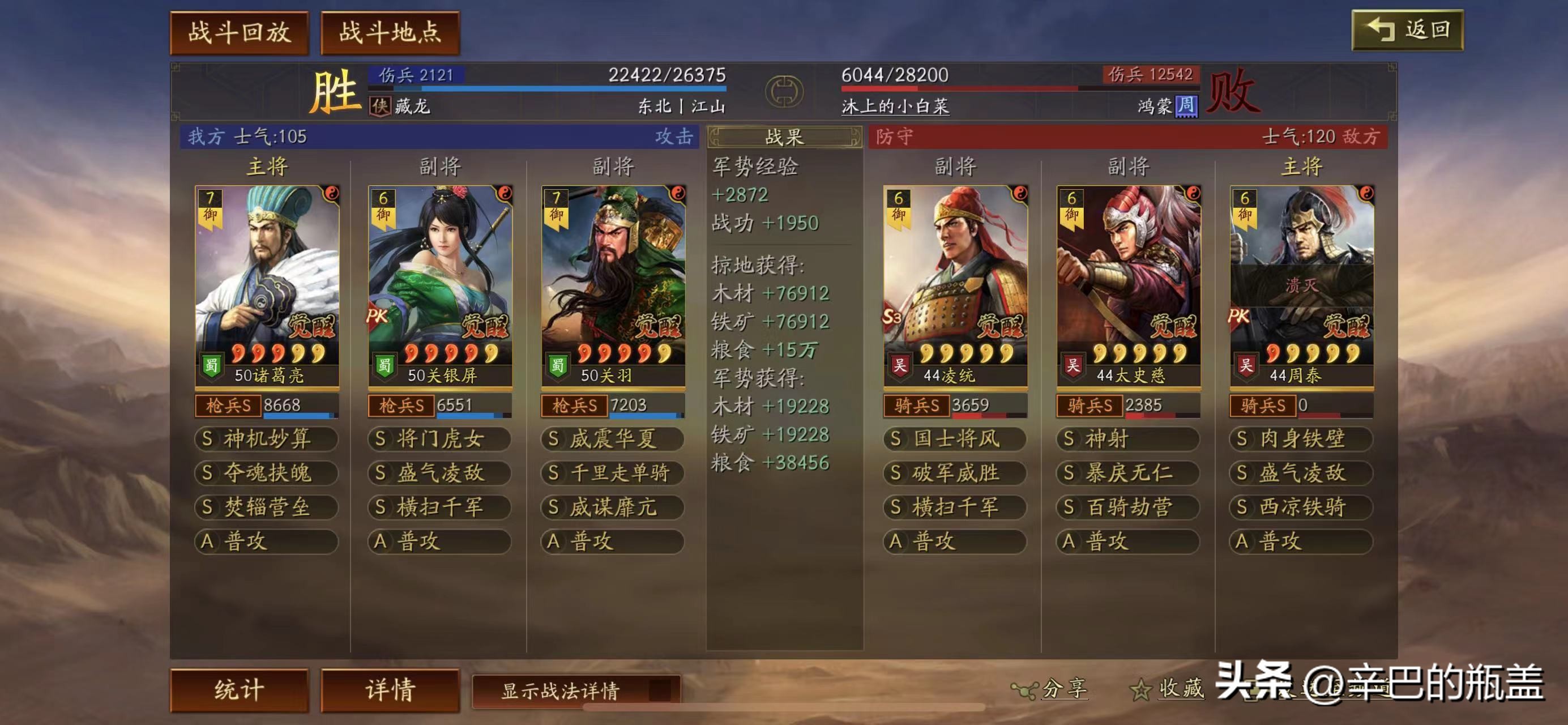
Task: Go back with the 返回 button
Action: click(1407, 30)
